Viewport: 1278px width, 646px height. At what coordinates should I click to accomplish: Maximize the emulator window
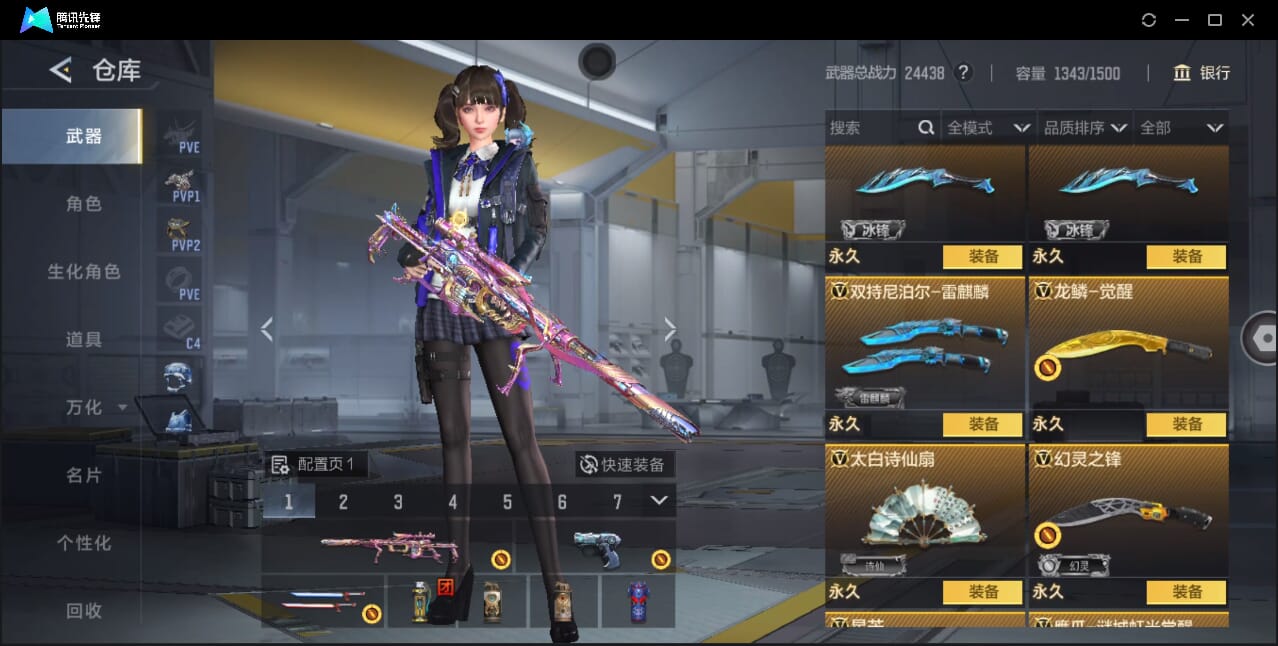click(x=1215, y=20)
